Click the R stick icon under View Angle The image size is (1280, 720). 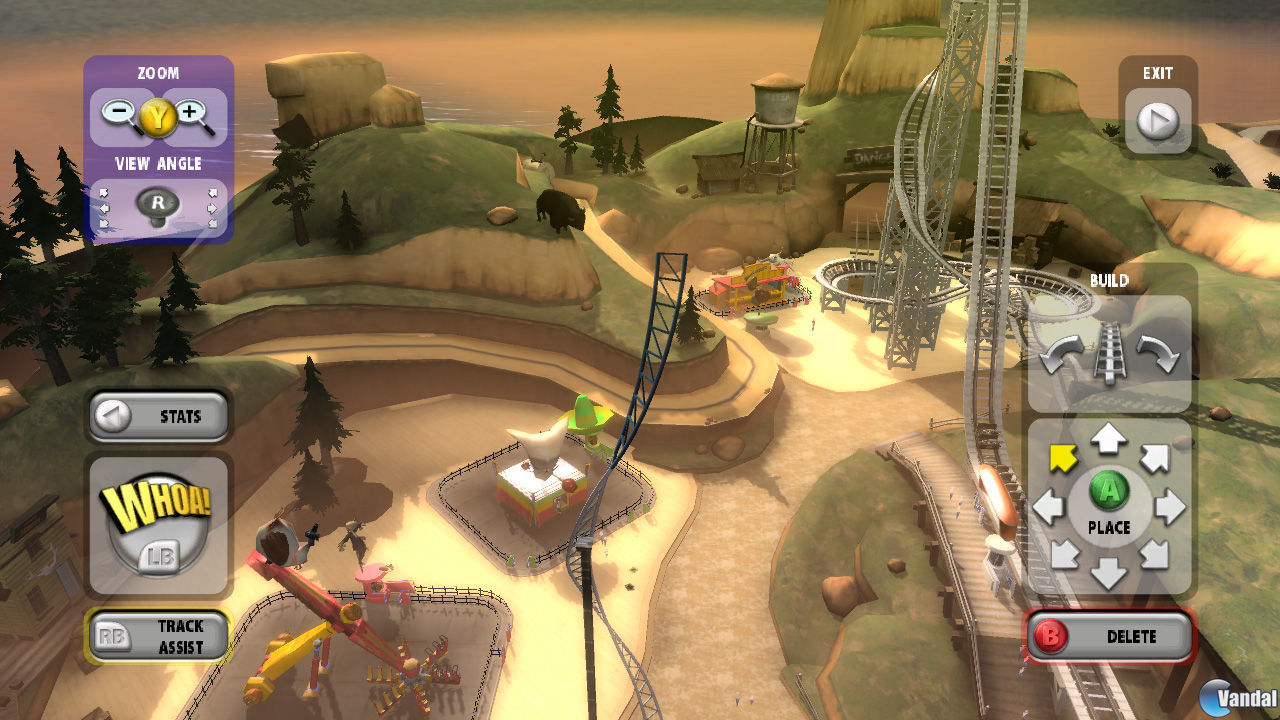[157, 203]
